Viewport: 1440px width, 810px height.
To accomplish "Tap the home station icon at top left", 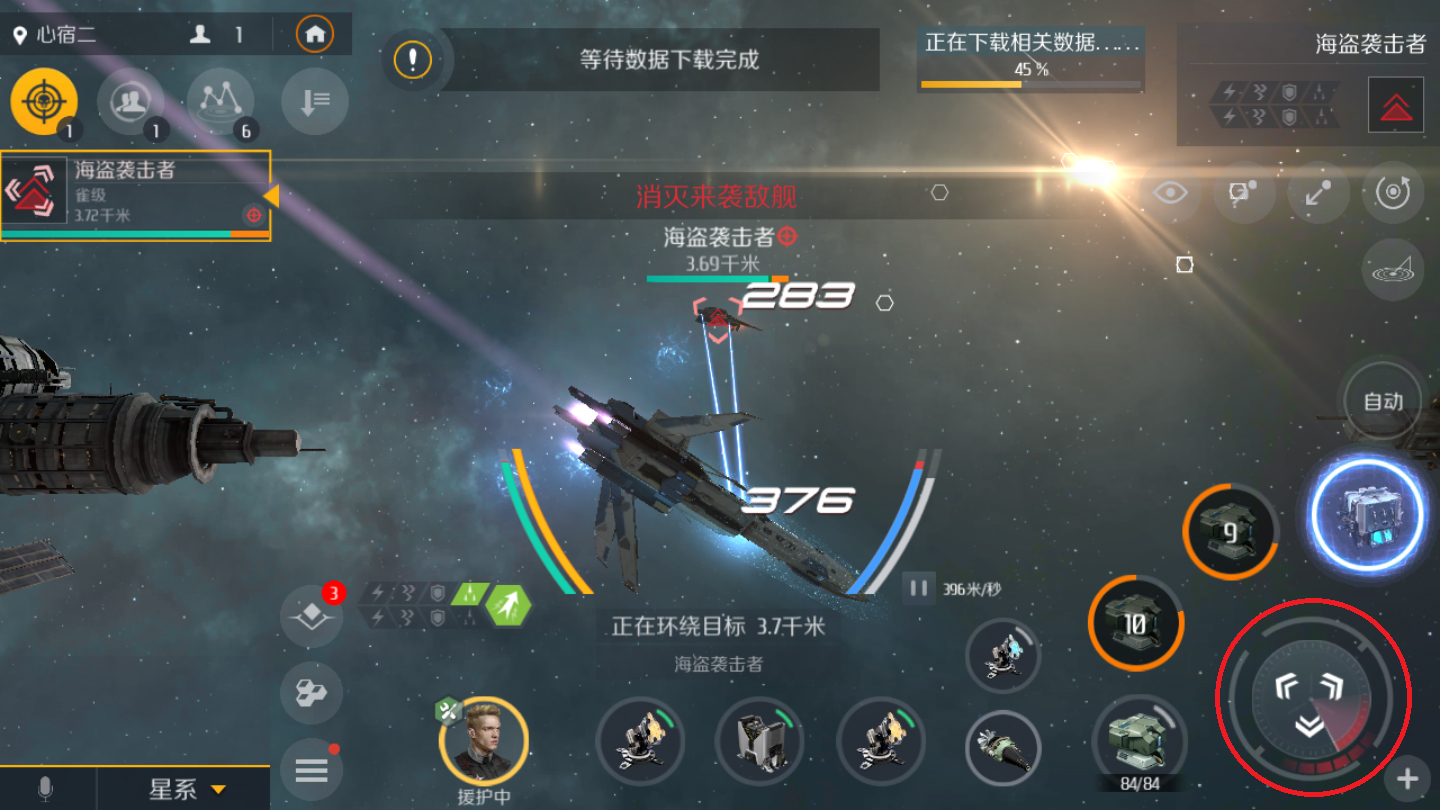I will pyautogui.click(x=316, y=33).
